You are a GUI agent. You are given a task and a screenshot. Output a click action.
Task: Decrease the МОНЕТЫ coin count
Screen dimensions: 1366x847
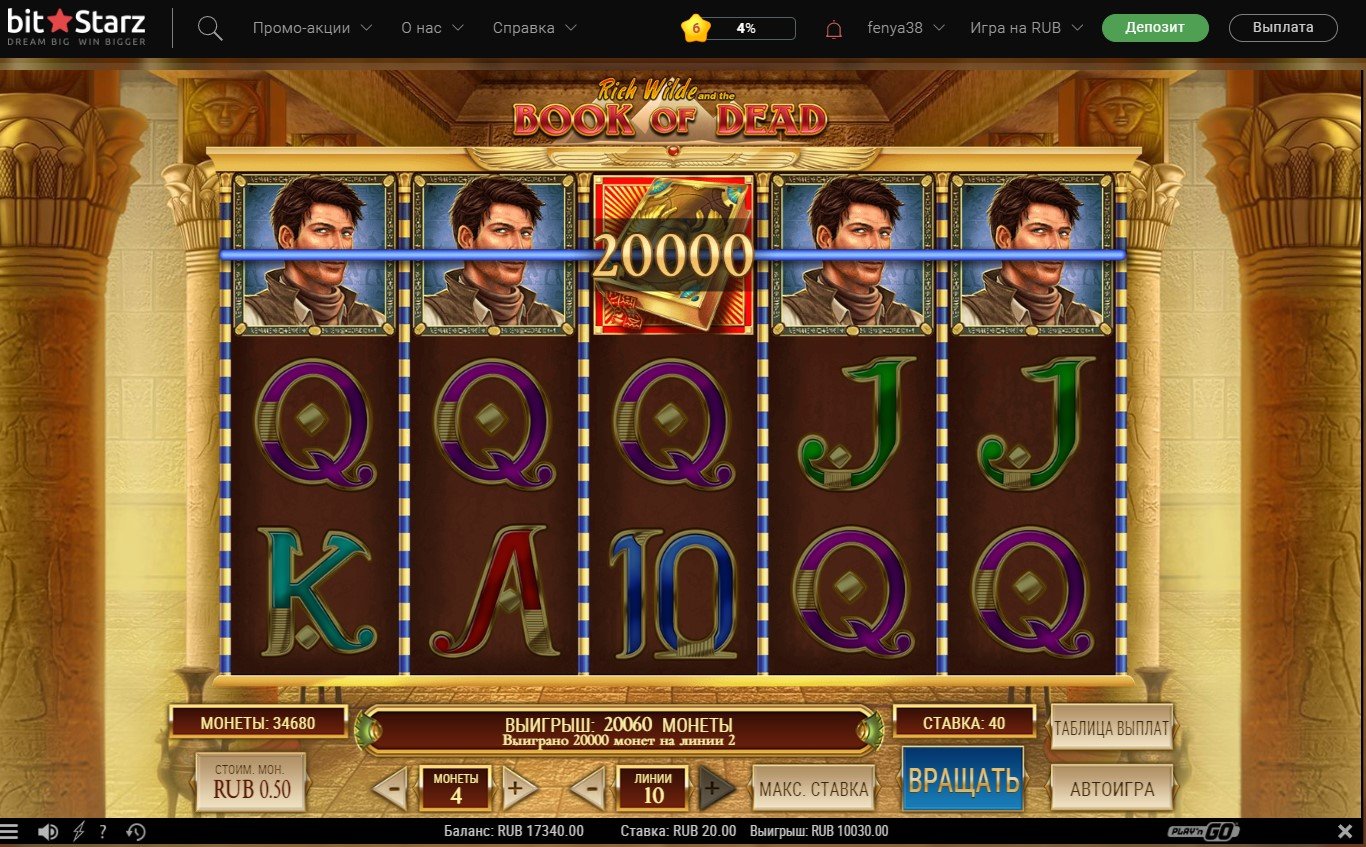[392, 789]
